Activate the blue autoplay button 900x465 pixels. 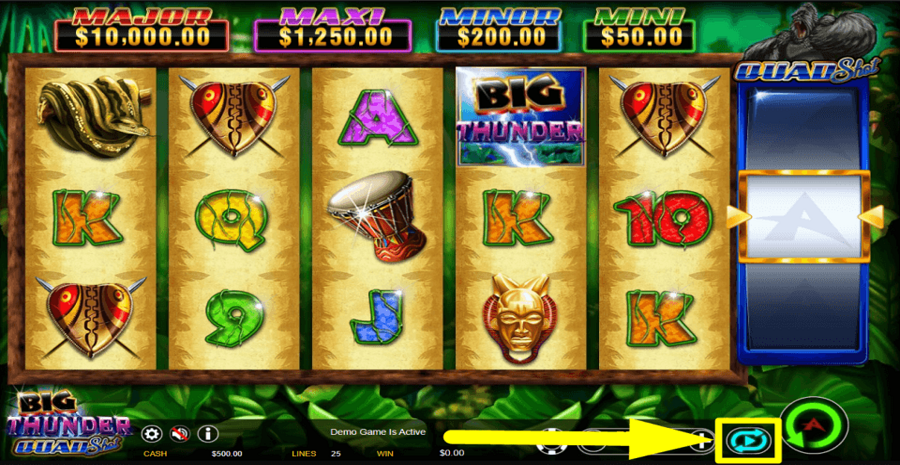coord(745,439)
